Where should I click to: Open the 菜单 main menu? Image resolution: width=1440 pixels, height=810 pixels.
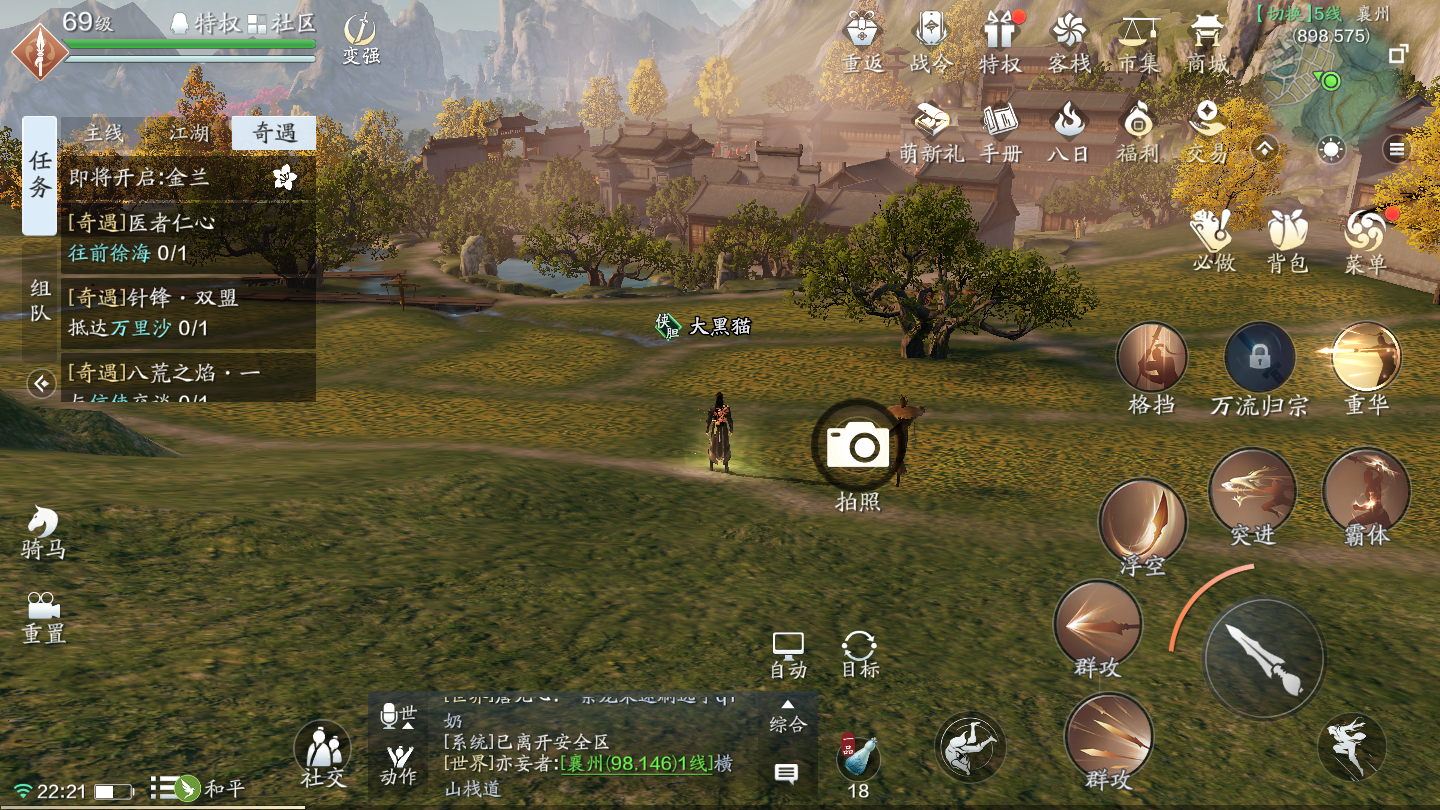1365,240
